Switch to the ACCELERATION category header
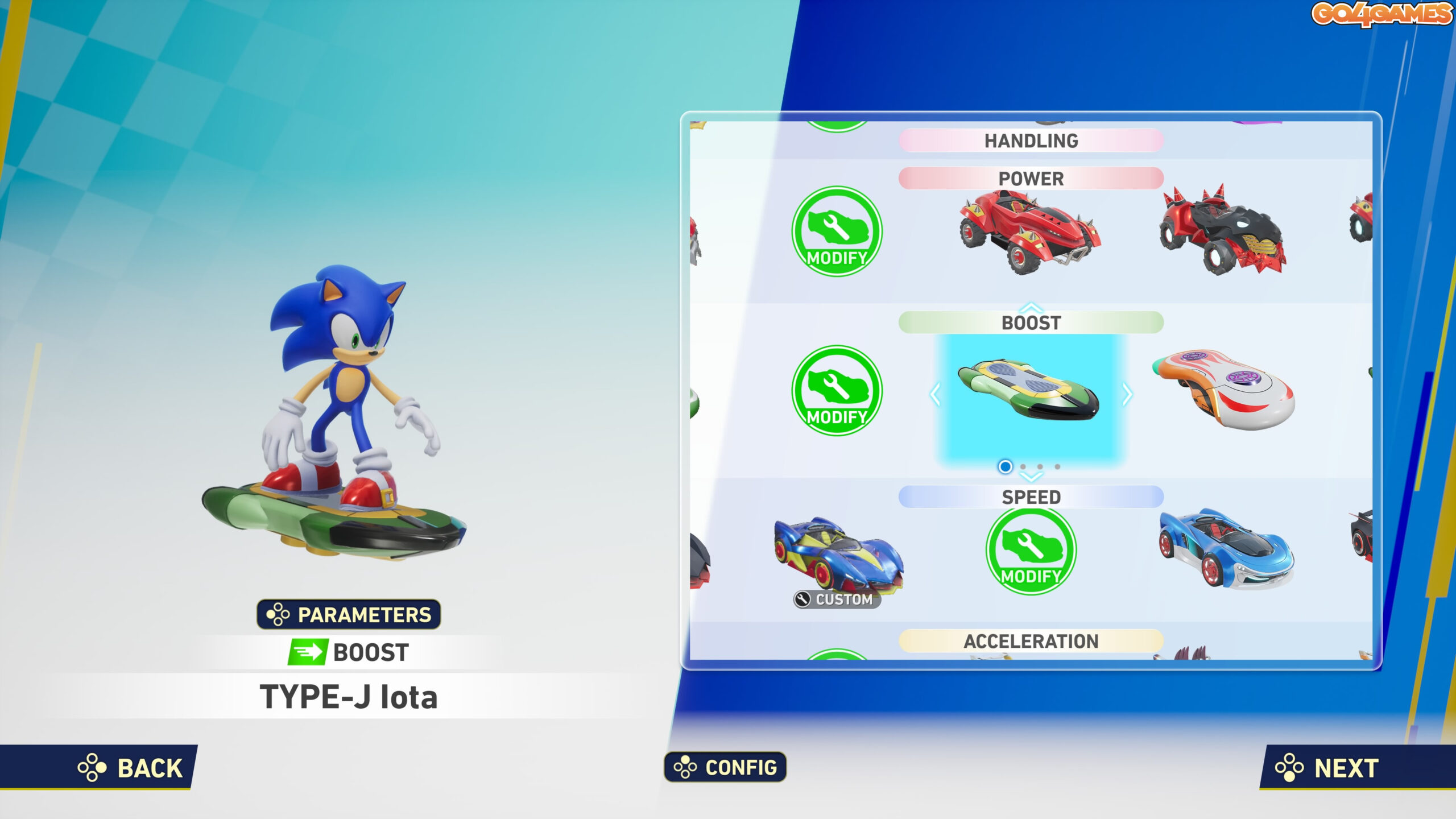 tap(1031, 642)
